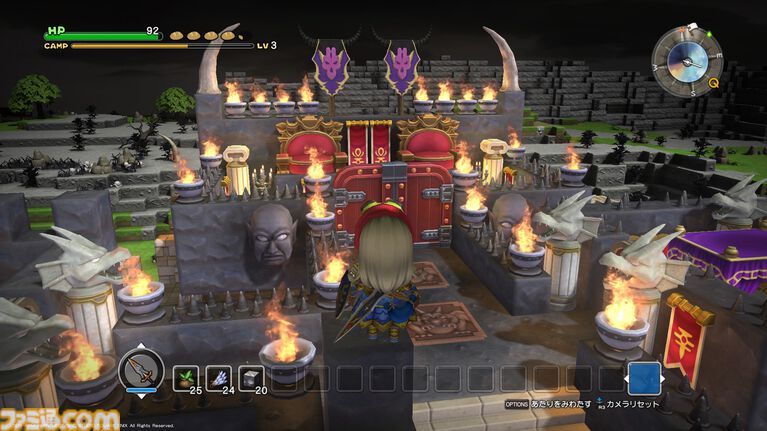The width and height of the screenshot is (767, 431).
Task: Select the white crystal item slot
Action: [219, 378]
